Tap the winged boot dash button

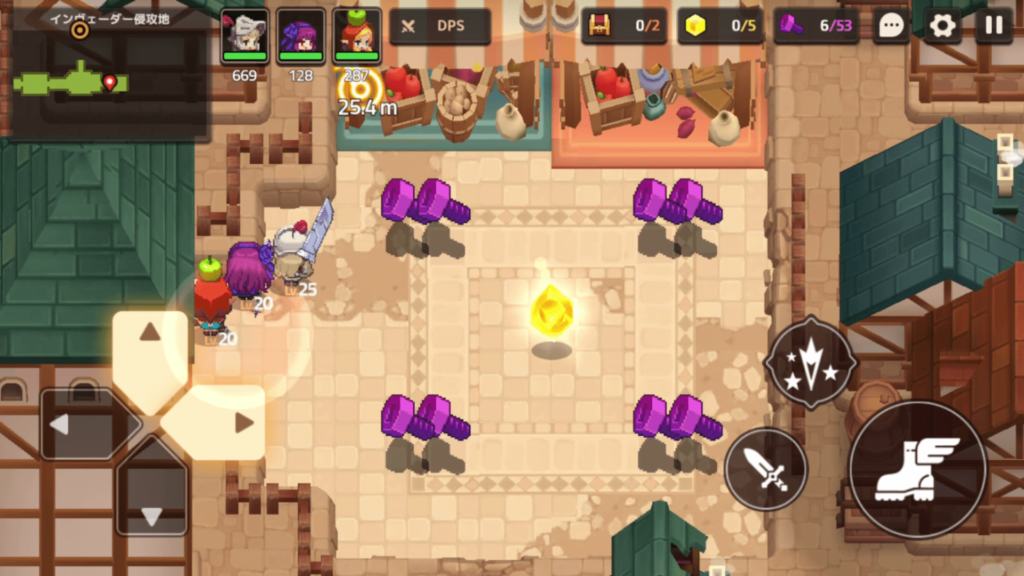click(x=917, y=469)
